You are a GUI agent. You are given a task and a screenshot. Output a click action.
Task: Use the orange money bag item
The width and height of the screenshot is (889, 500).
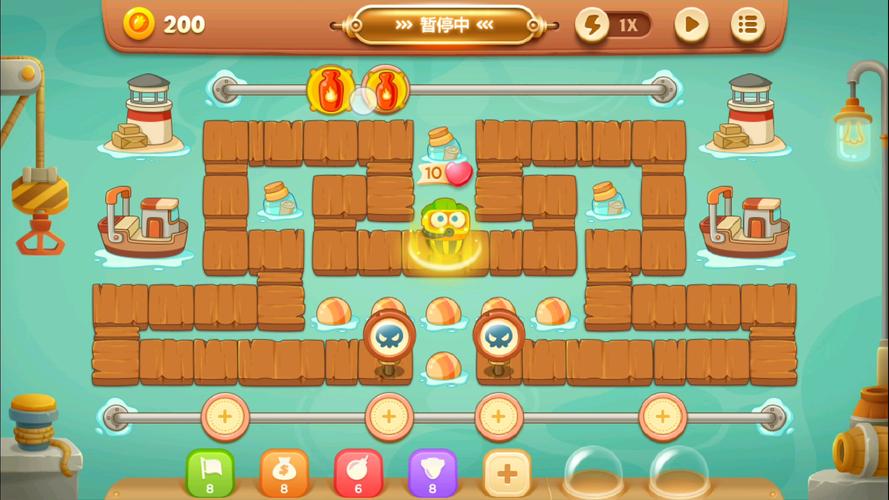(284, 472)
